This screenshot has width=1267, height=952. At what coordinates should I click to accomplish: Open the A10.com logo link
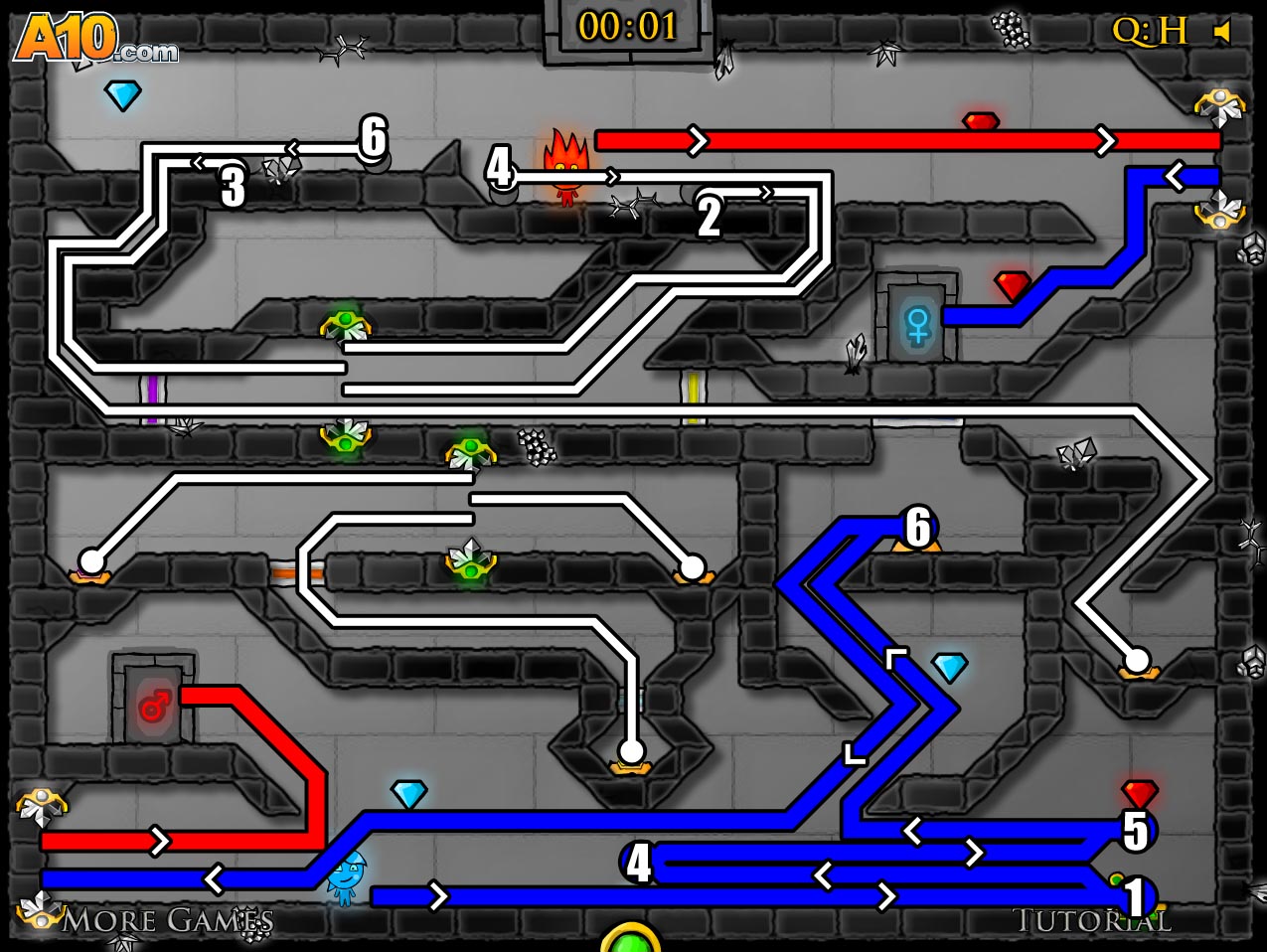pos(94,40)
